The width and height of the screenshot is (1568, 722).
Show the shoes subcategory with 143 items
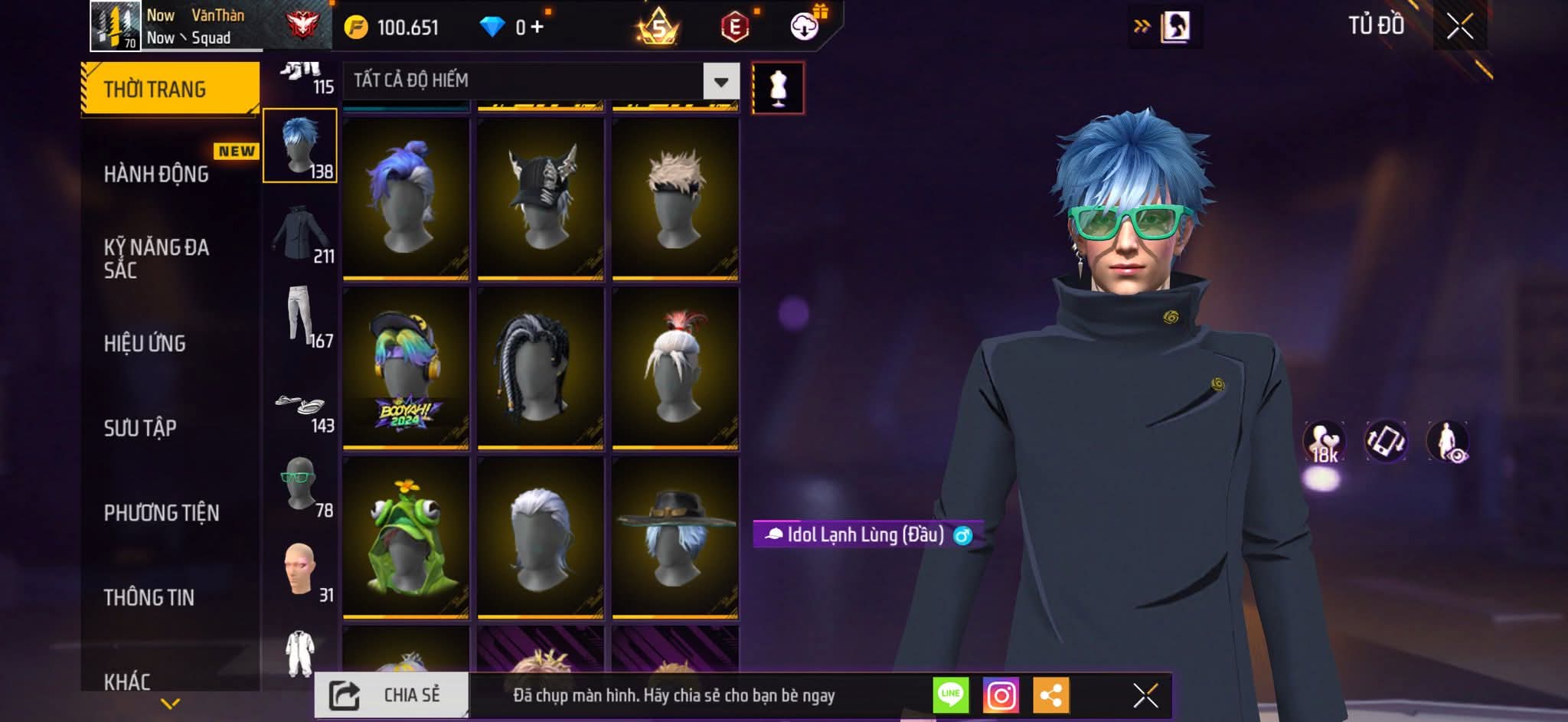[x=300, y=407]
